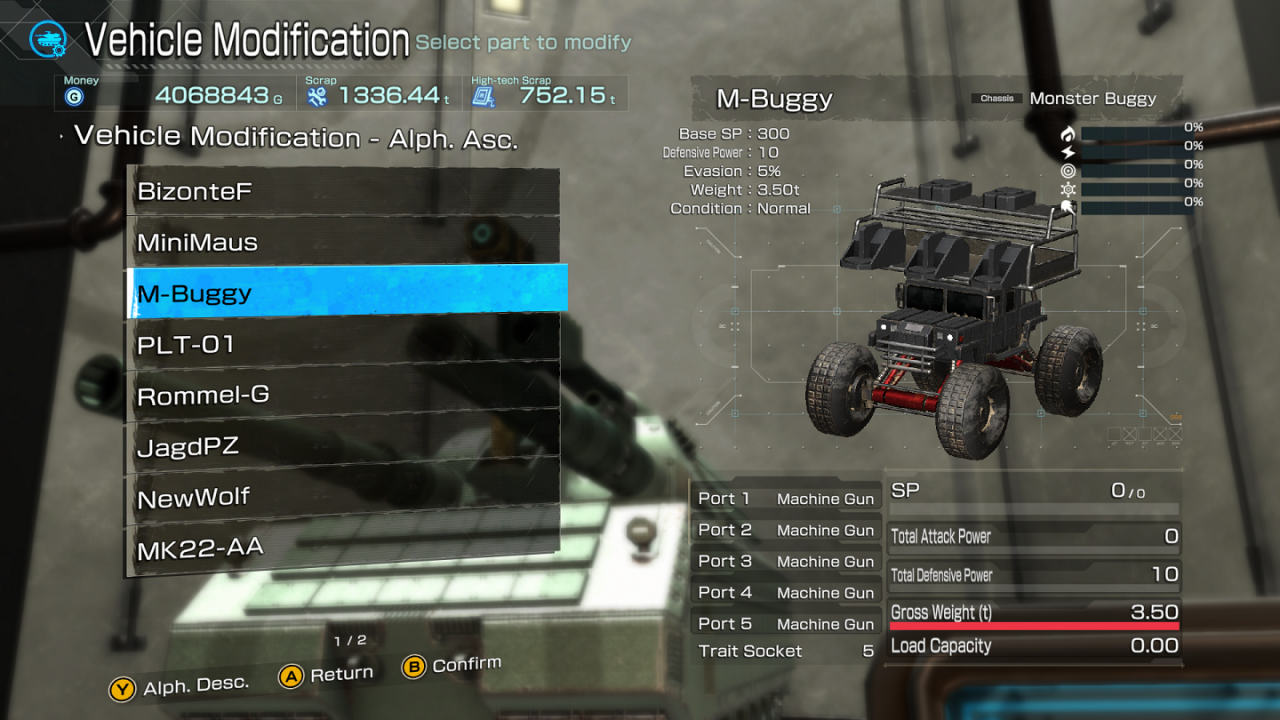The image size is (1280, 720).
Task: Select the Port 1 Machine Gun row
Action: click(x=786, y=498)
